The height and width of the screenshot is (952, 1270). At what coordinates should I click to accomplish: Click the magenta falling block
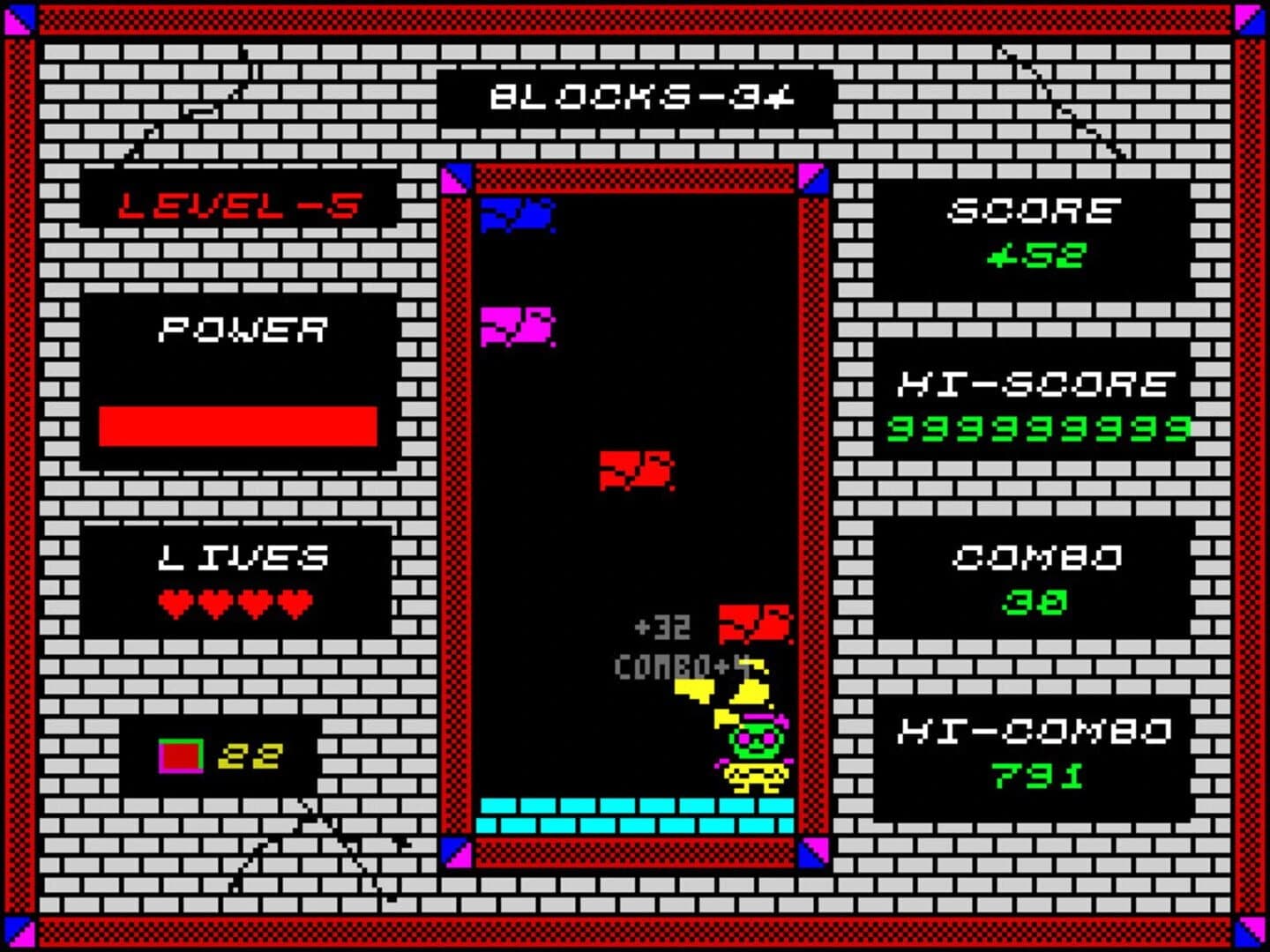click(516, 326)
